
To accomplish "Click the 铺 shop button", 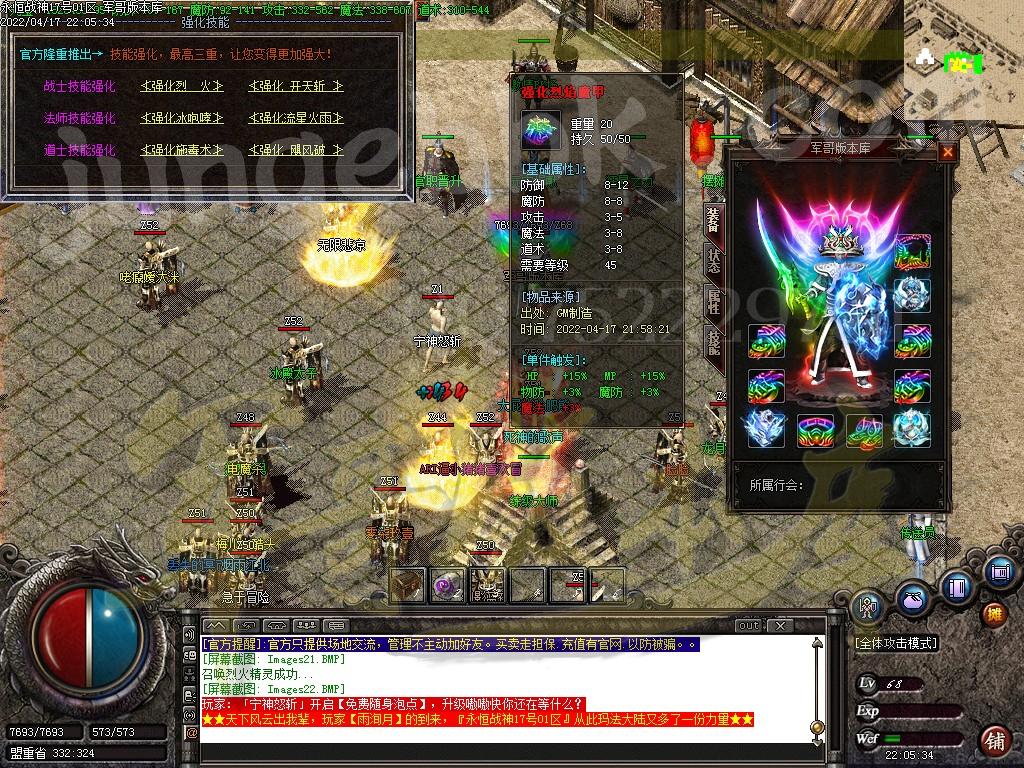I will (994, 742).
